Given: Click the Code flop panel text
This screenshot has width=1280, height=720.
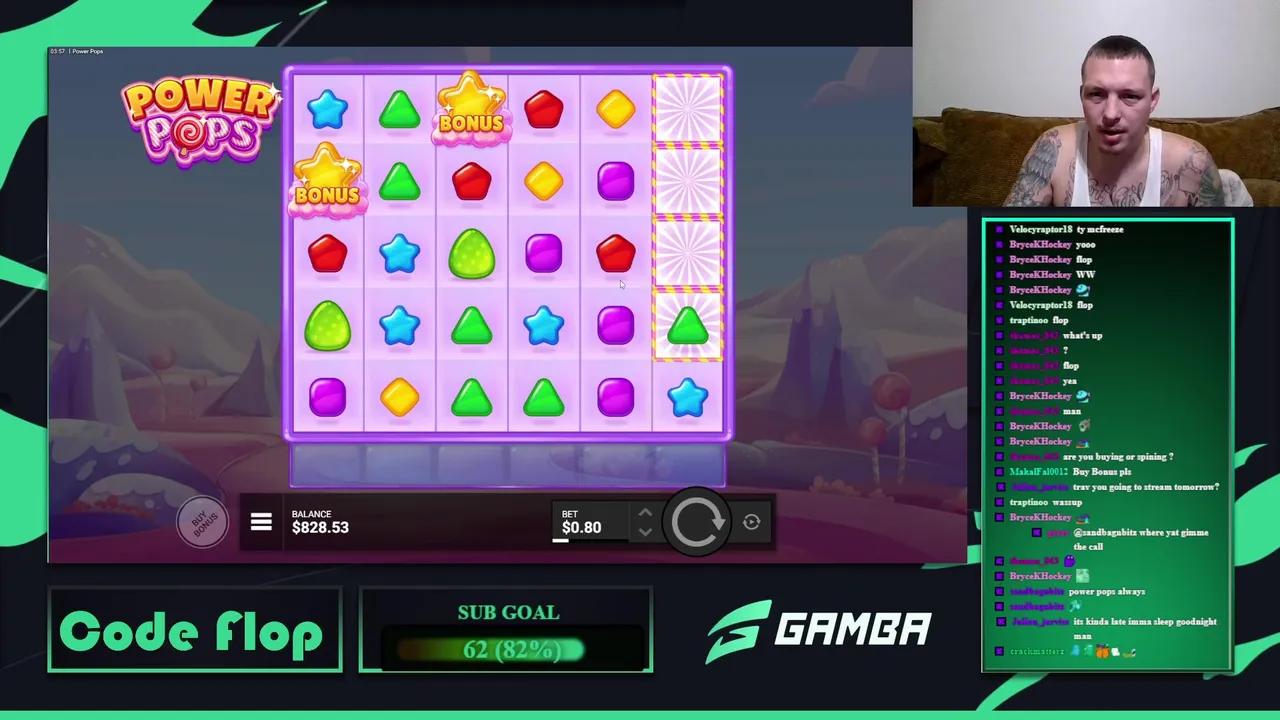Looking at the screenshot, I should click(195, 630).
